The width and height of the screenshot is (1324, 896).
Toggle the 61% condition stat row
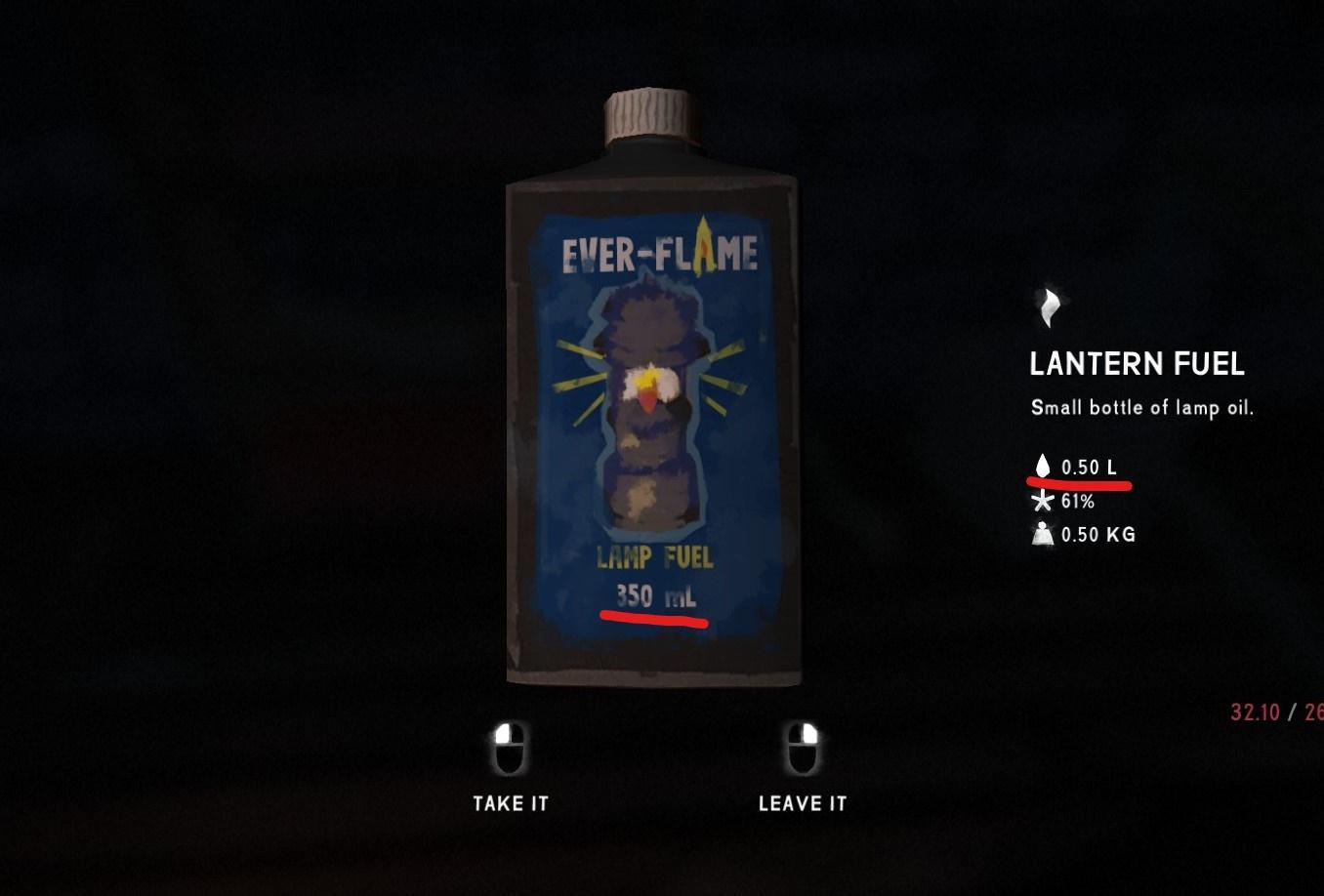[x=1077, y=501]
